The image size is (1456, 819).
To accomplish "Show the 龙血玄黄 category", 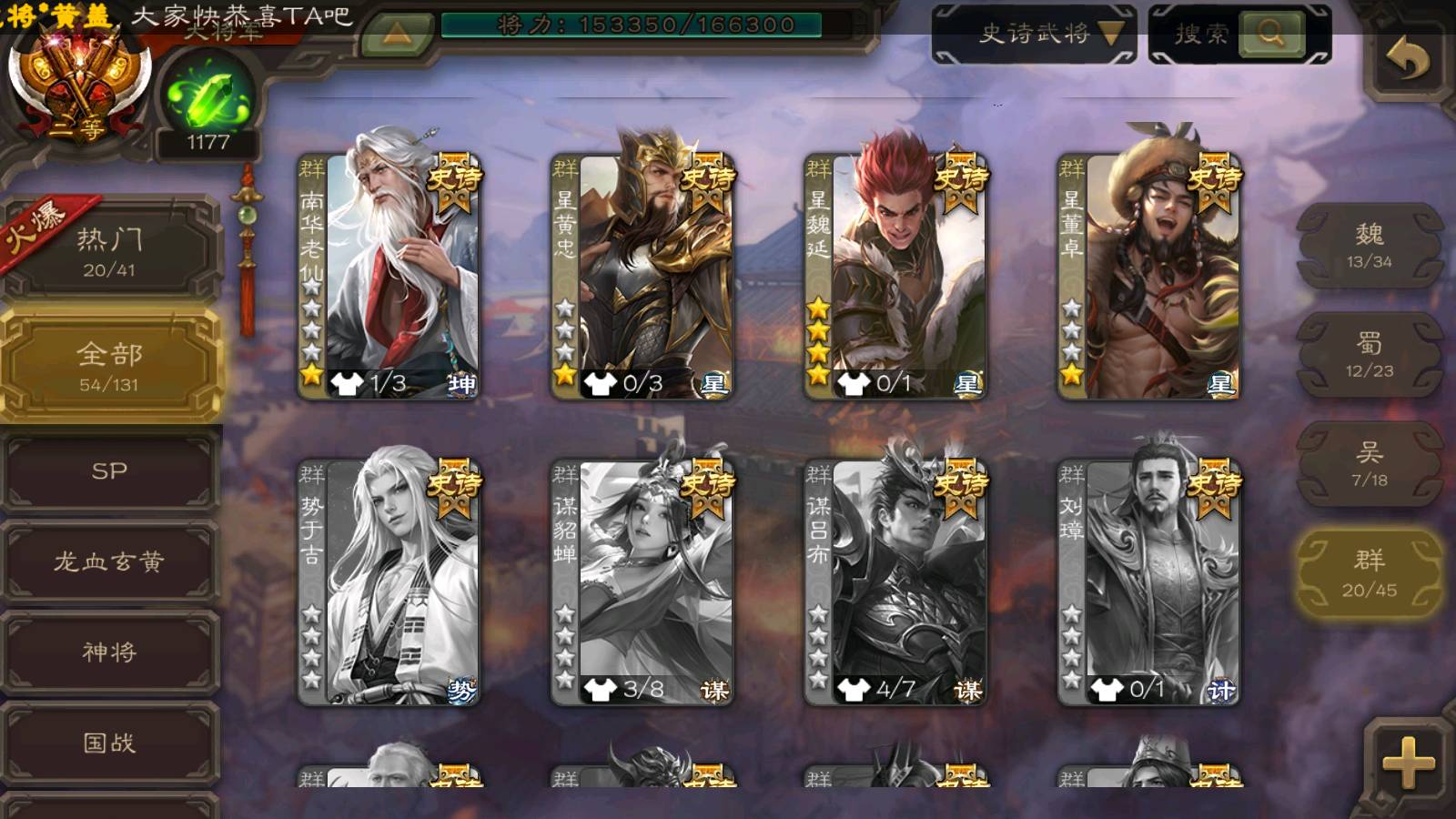I will (109, 561).
